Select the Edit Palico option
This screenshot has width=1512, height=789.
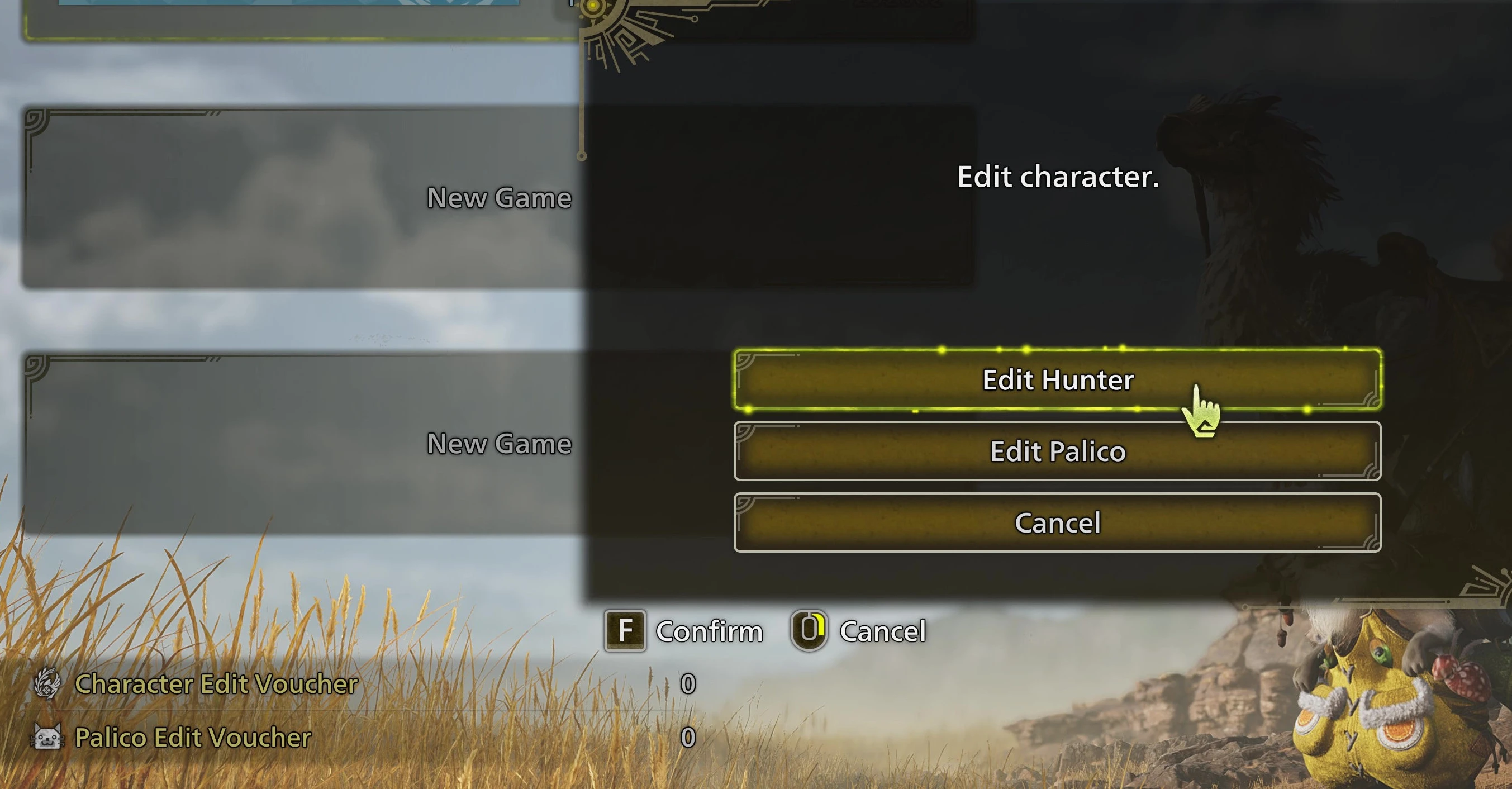coord(1057,451)
